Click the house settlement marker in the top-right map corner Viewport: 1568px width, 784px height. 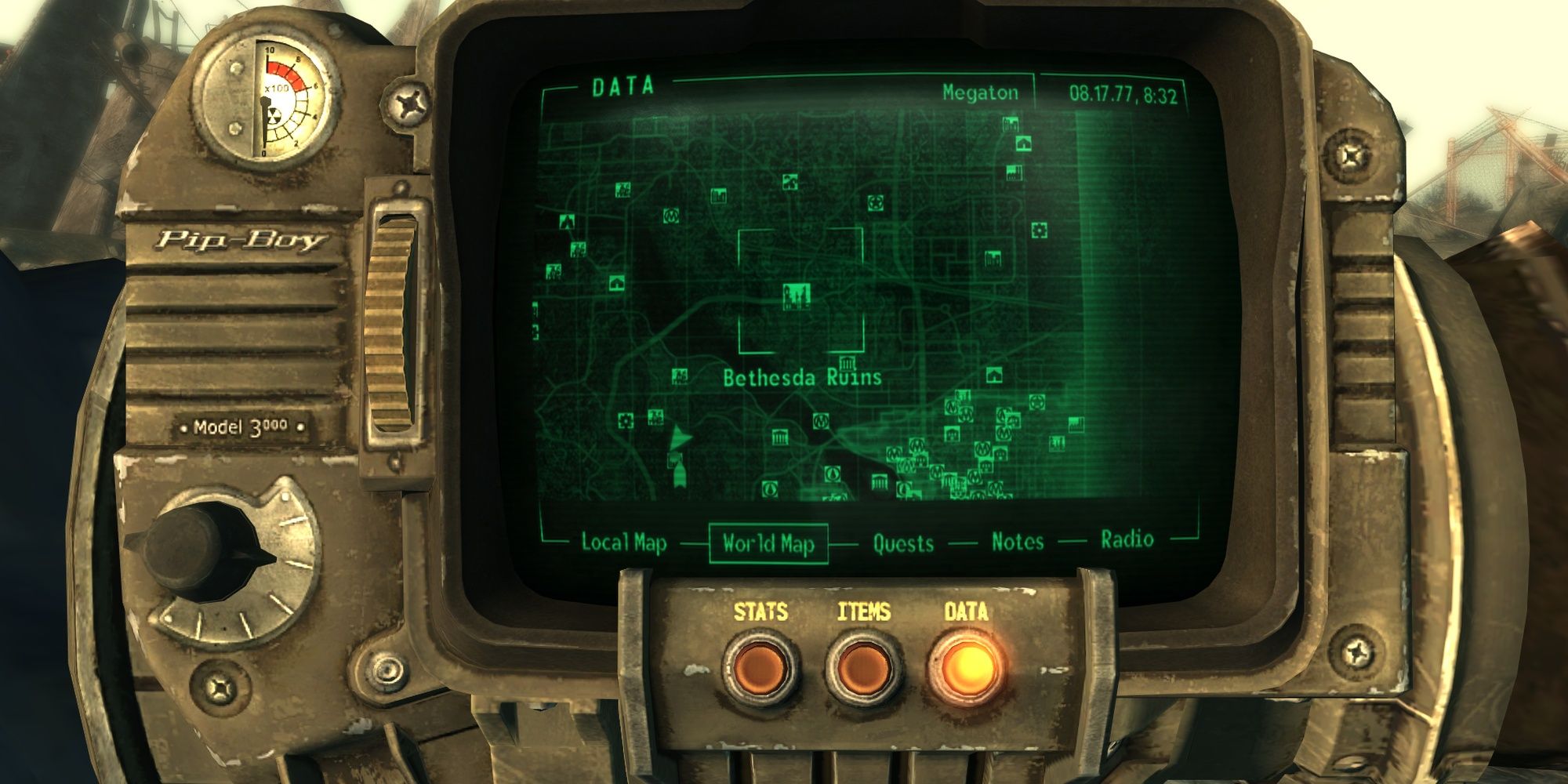1025,143
